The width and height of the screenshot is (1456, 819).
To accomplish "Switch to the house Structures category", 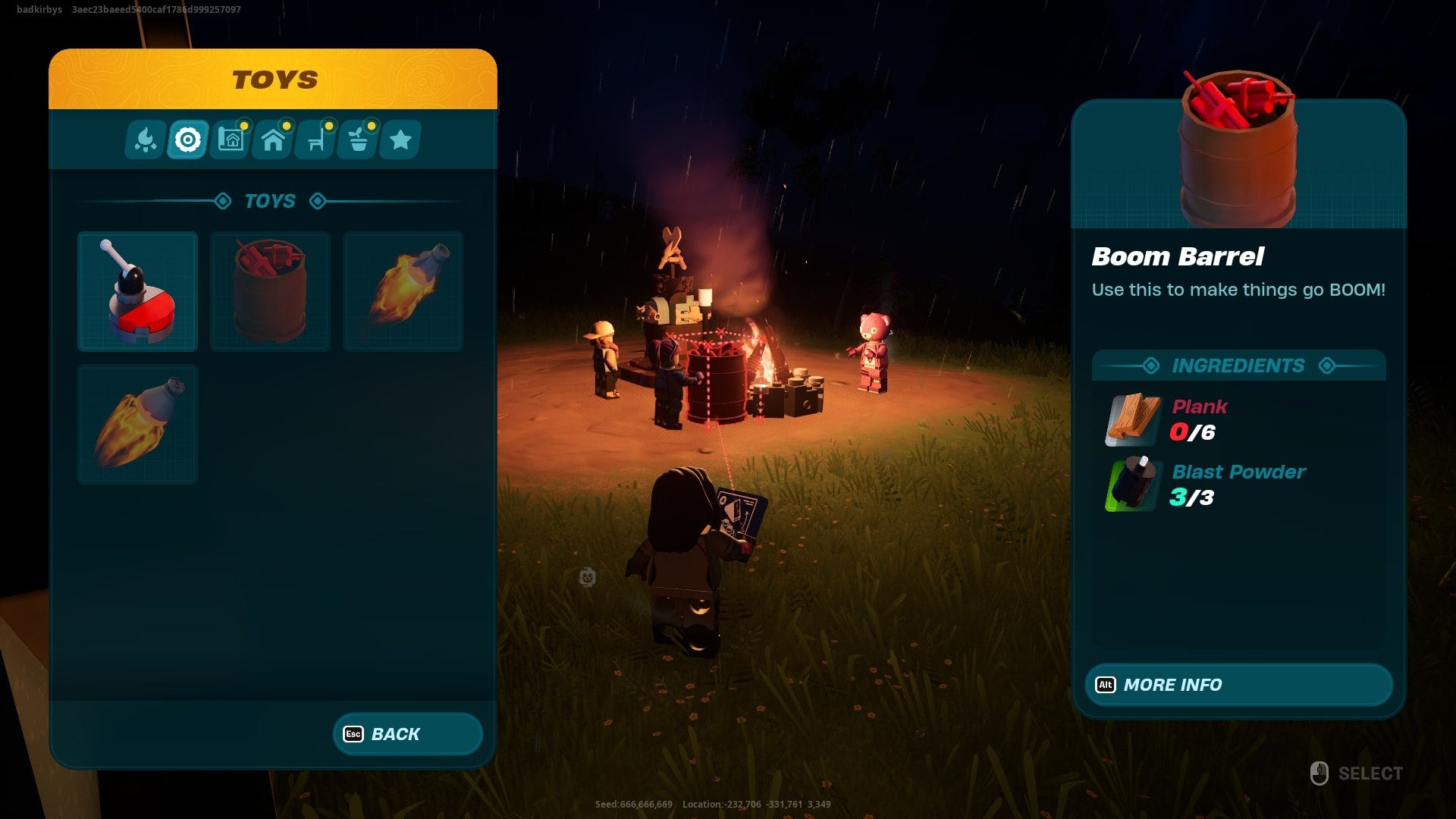I will tap(272, 140).
